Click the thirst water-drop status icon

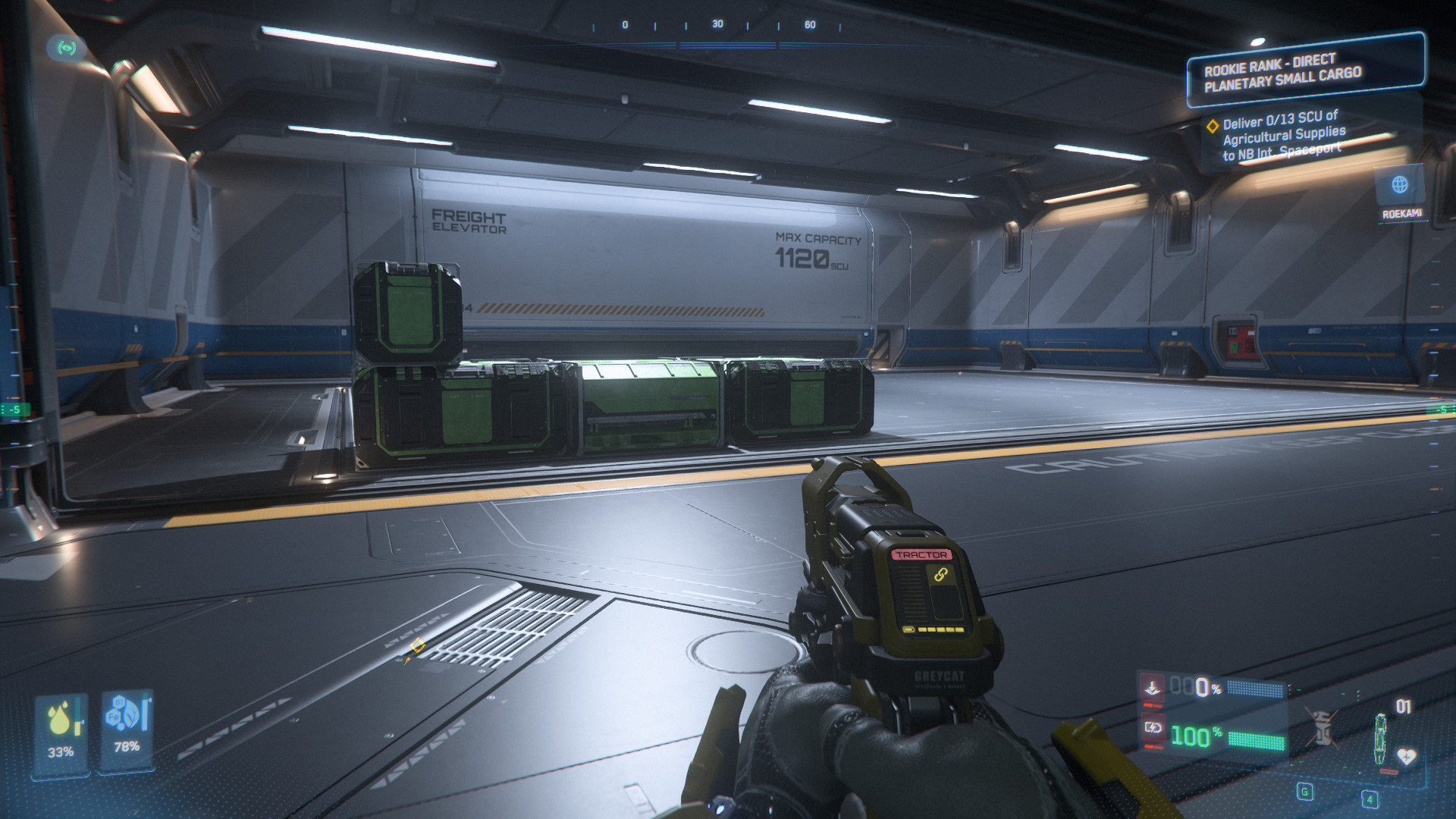pyautogui.click(x=60, y=719)
